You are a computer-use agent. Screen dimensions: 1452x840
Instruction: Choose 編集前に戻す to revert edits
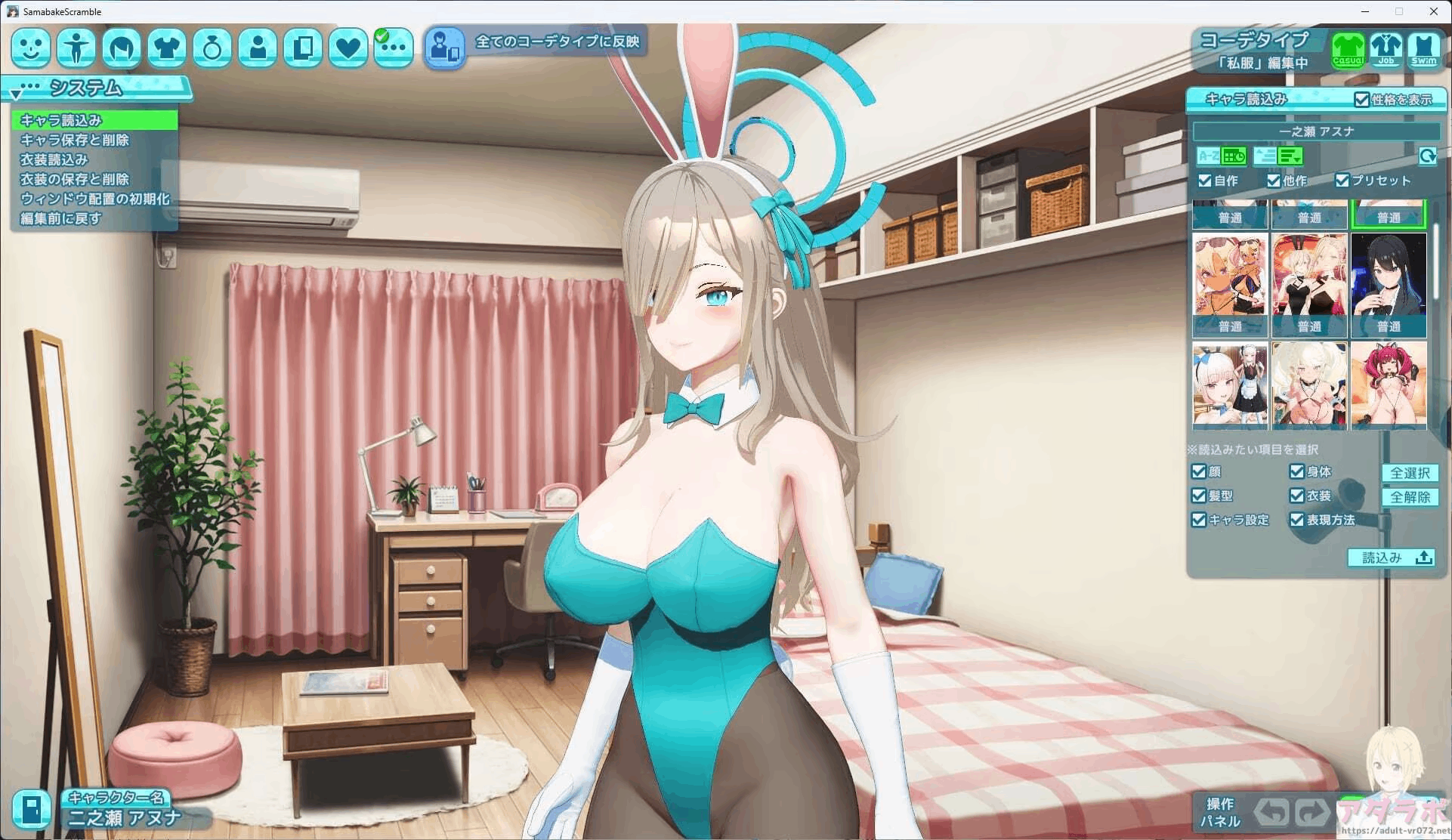60,218
